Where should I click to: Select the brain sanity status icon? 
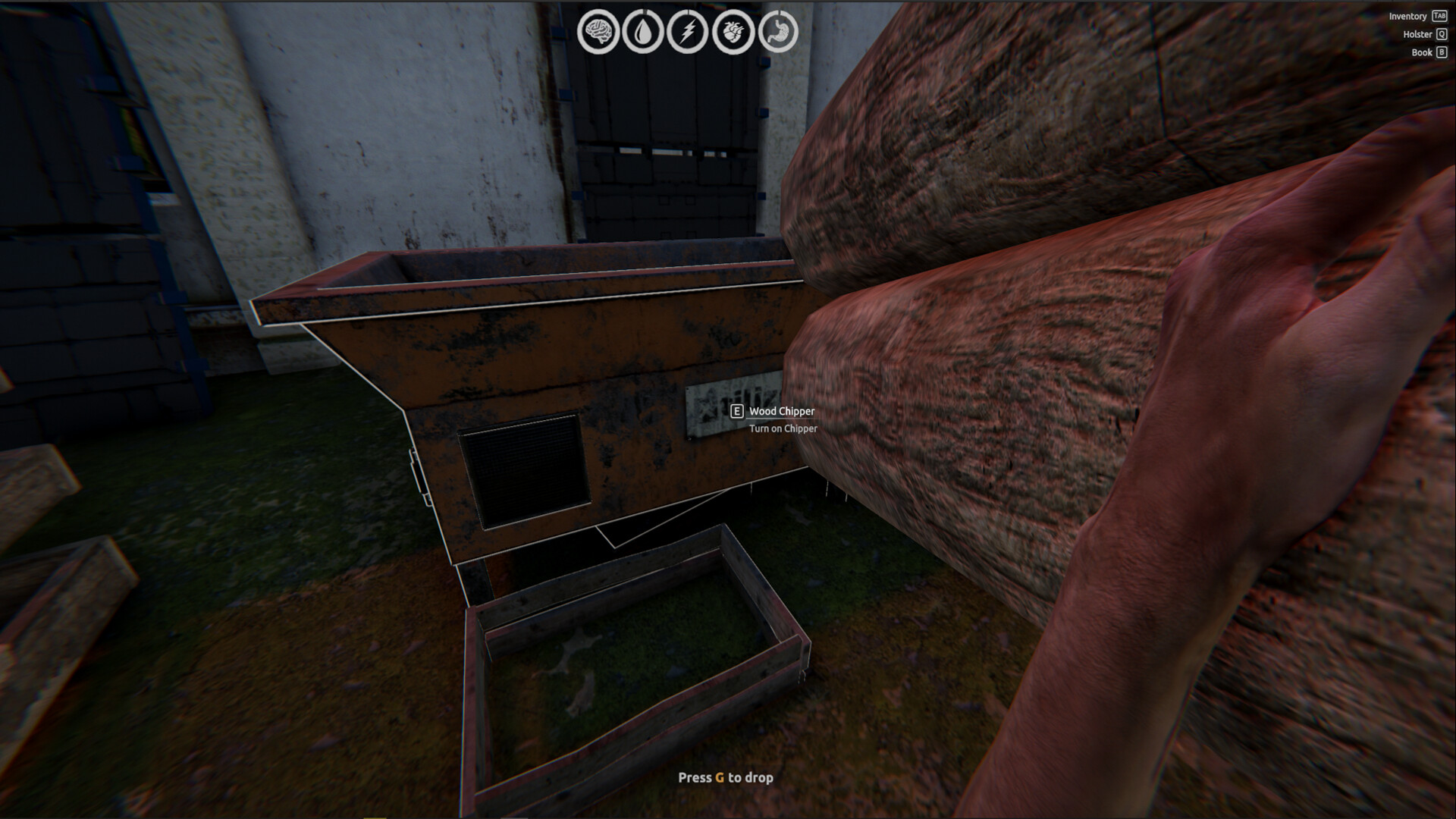pos(599,30)
